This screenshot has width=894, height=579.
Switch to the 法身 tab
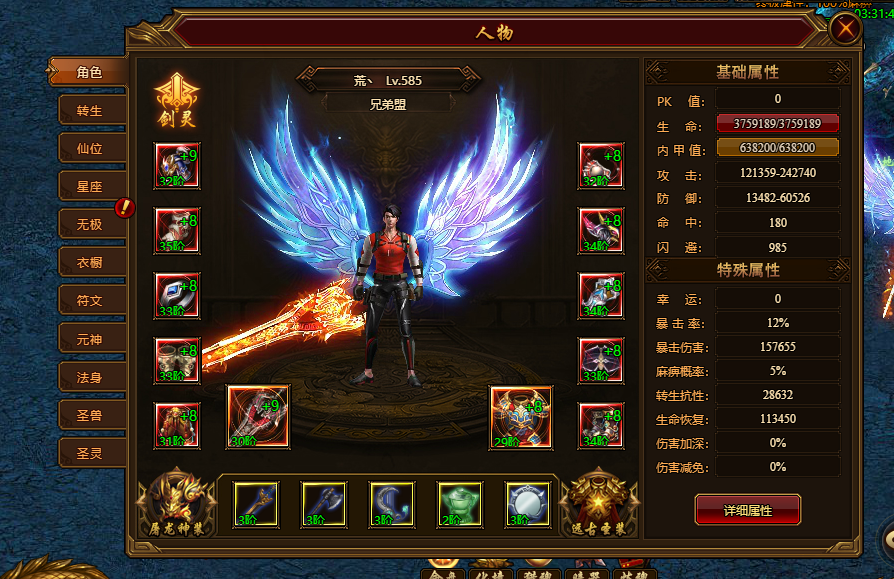89,377
